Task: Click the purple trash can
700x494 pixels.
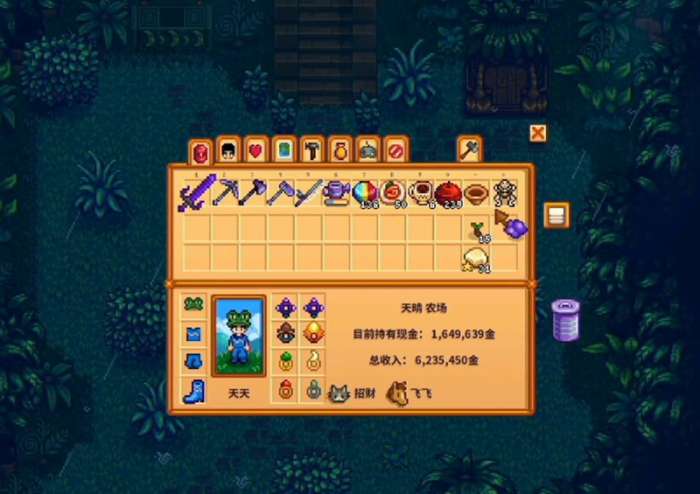Action: coord(565,319)
